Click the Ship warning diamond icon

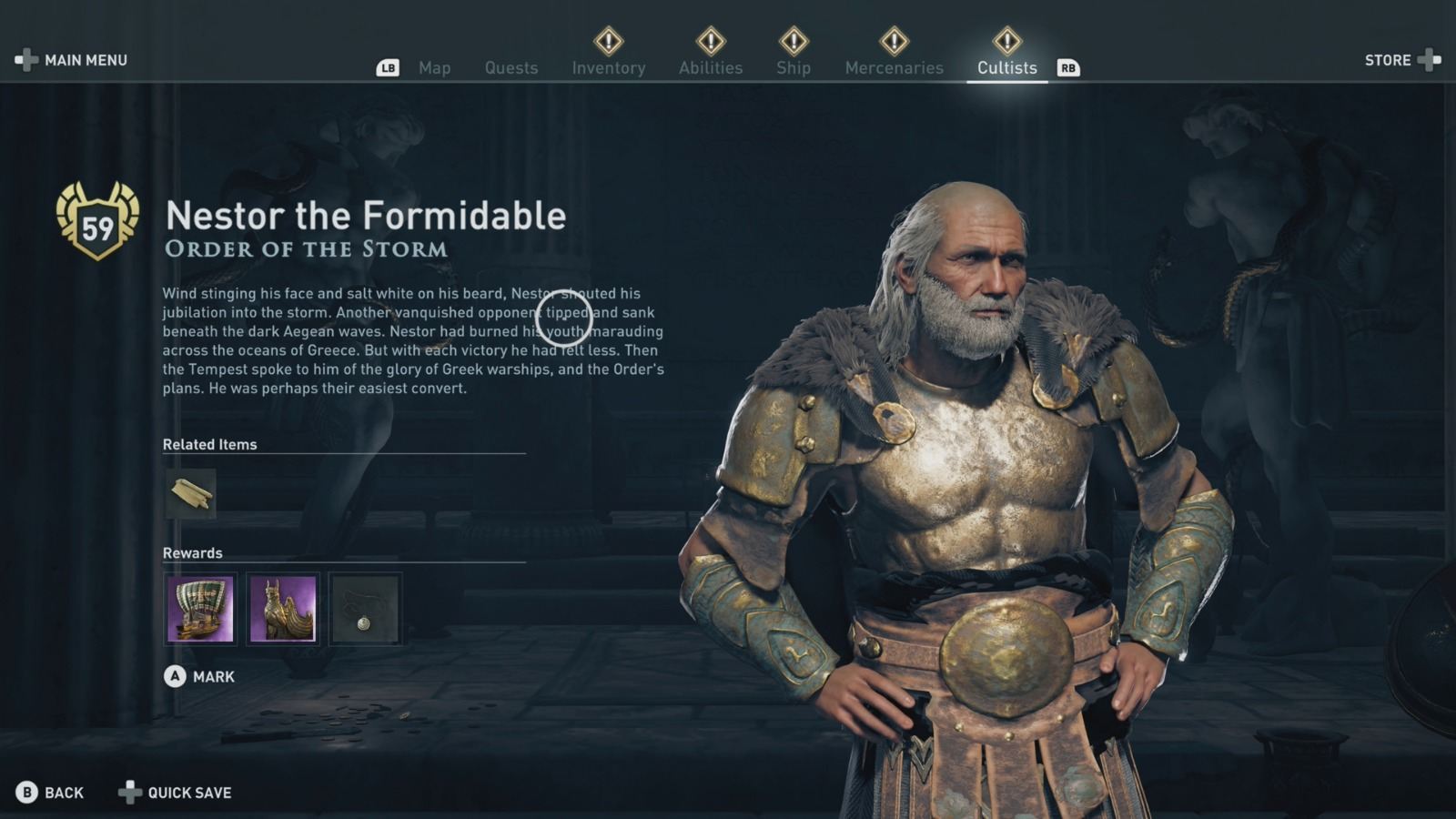pyautogui.click(x=793, y=40)
